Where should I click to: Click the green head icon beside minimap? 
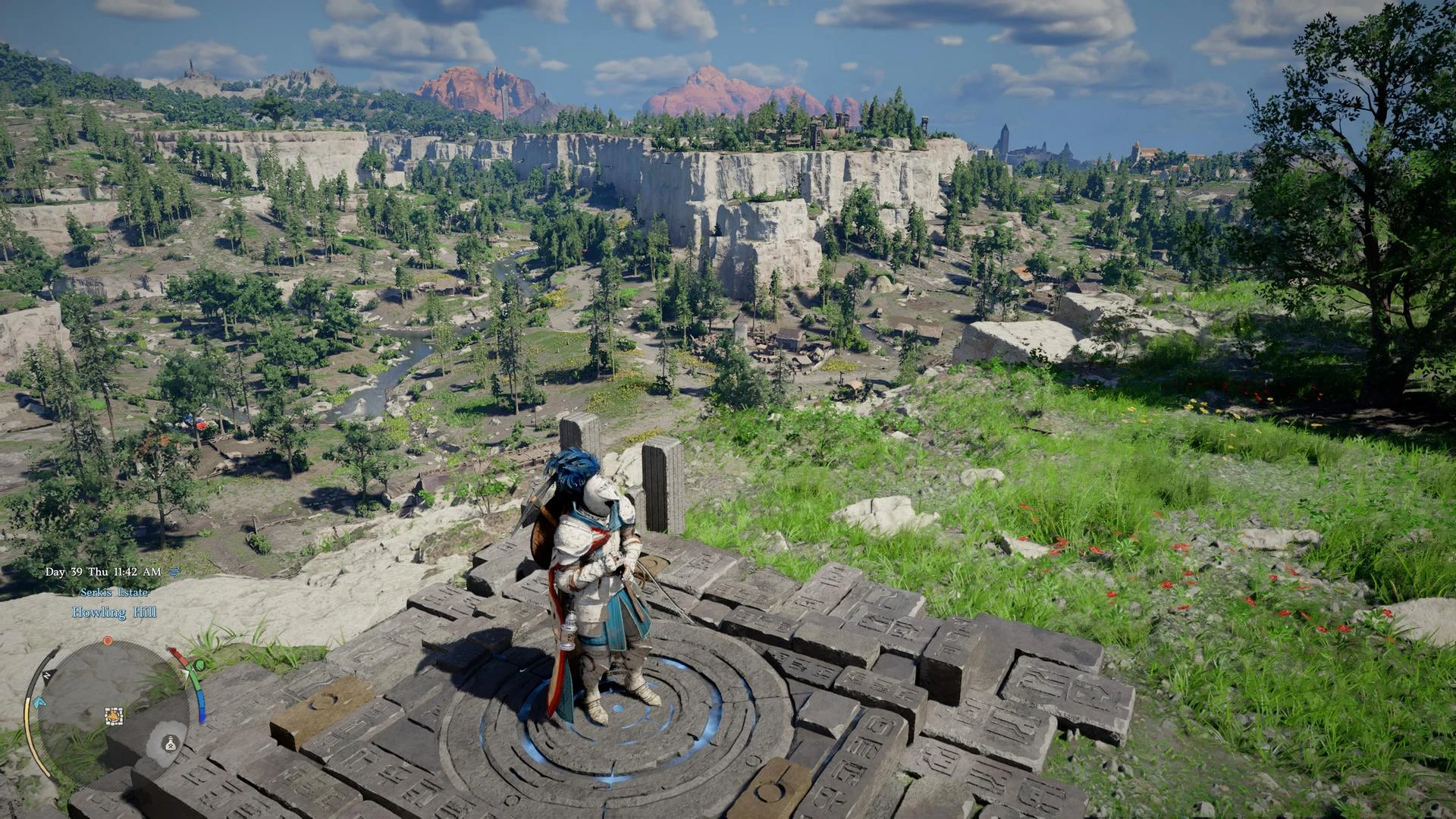pyautogui.click(x=199, y=666)
